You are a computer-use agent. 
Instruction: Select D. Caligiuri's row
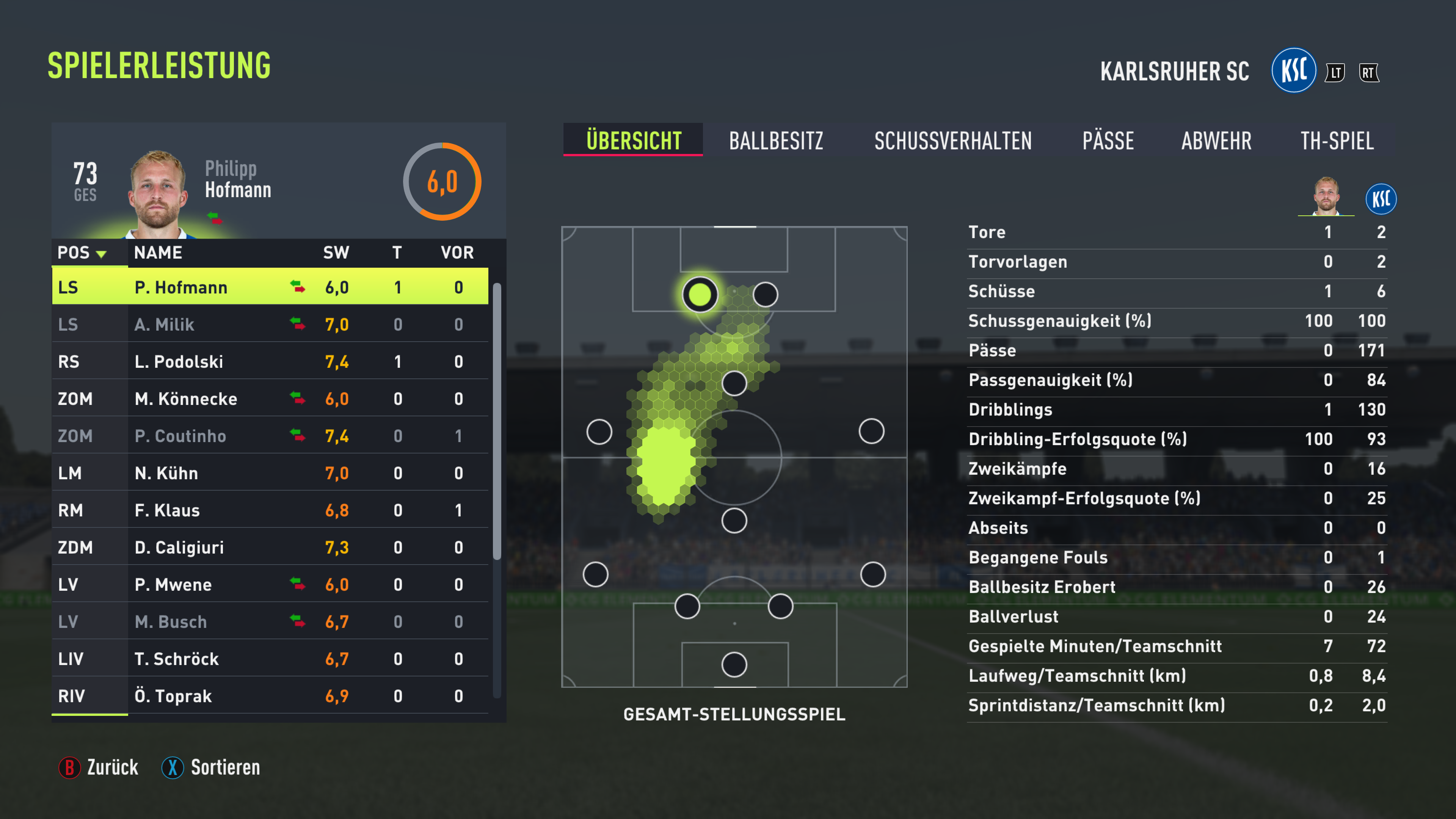270,547
